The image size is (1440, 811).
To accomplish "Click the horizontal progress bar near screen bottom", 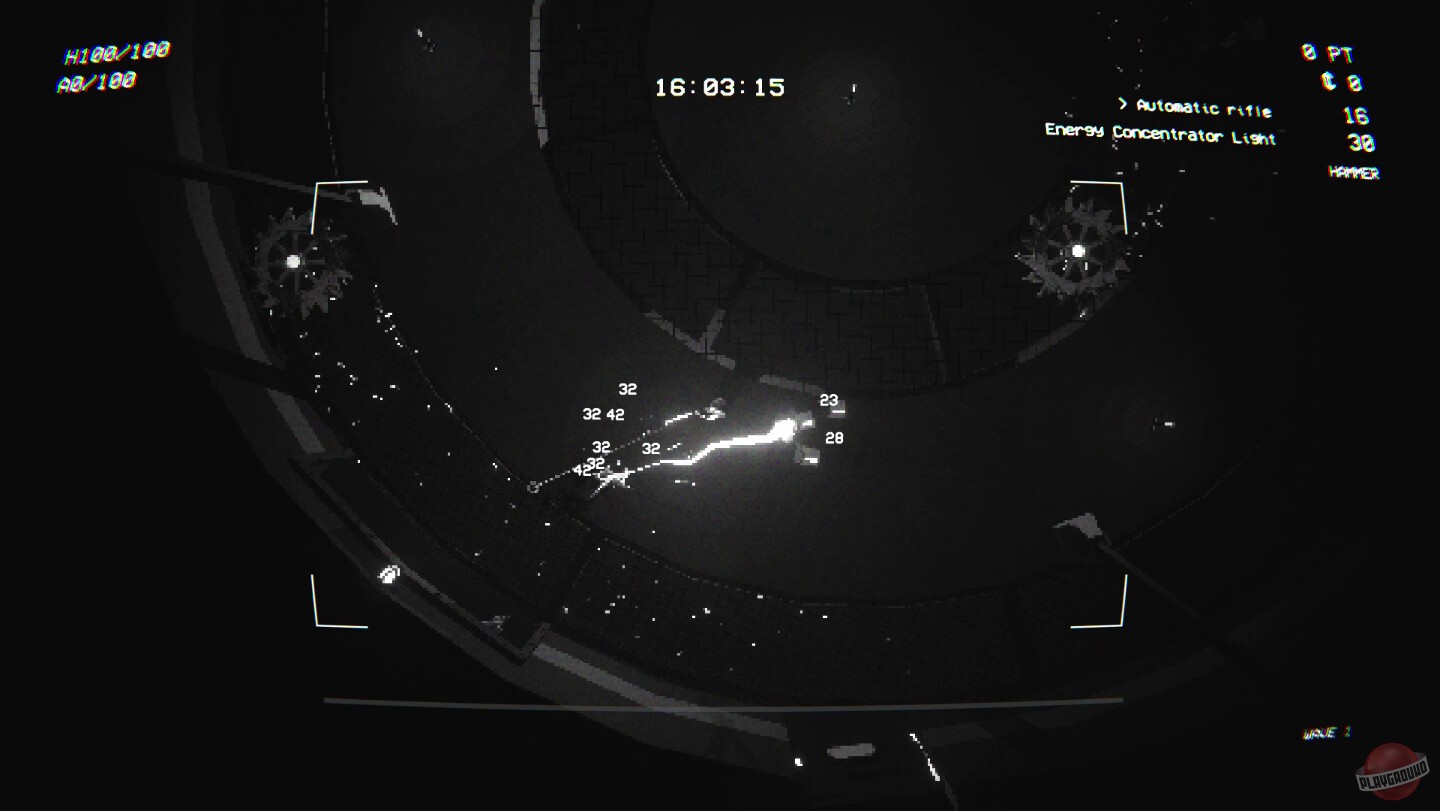I will [x=720, y=700].
